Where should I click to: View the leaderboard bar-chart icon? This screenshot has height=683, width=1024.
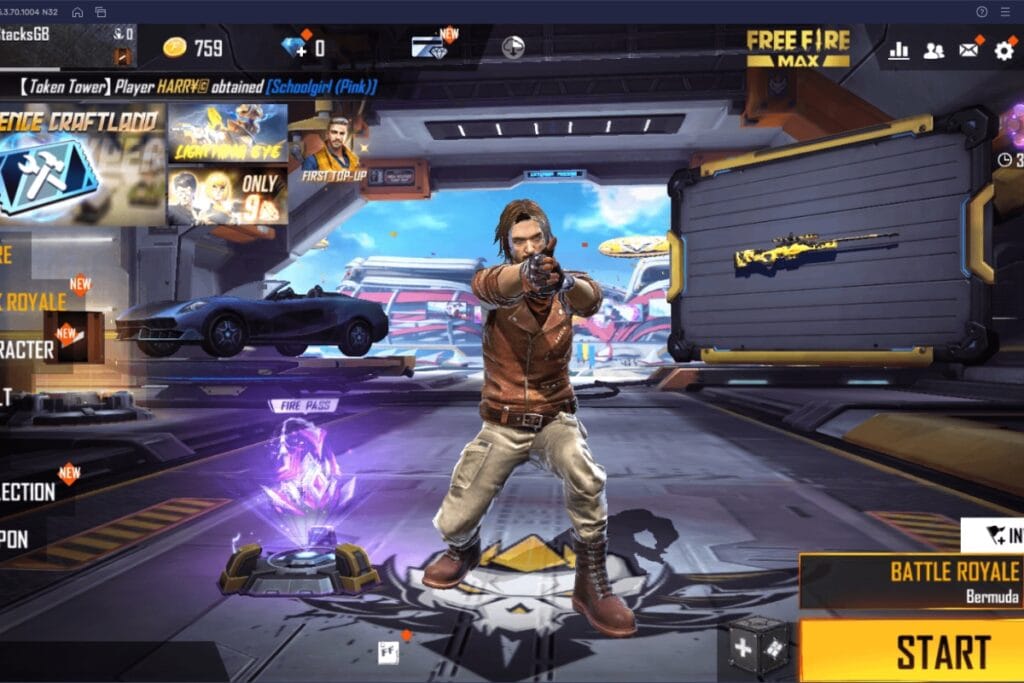[898, 50]
